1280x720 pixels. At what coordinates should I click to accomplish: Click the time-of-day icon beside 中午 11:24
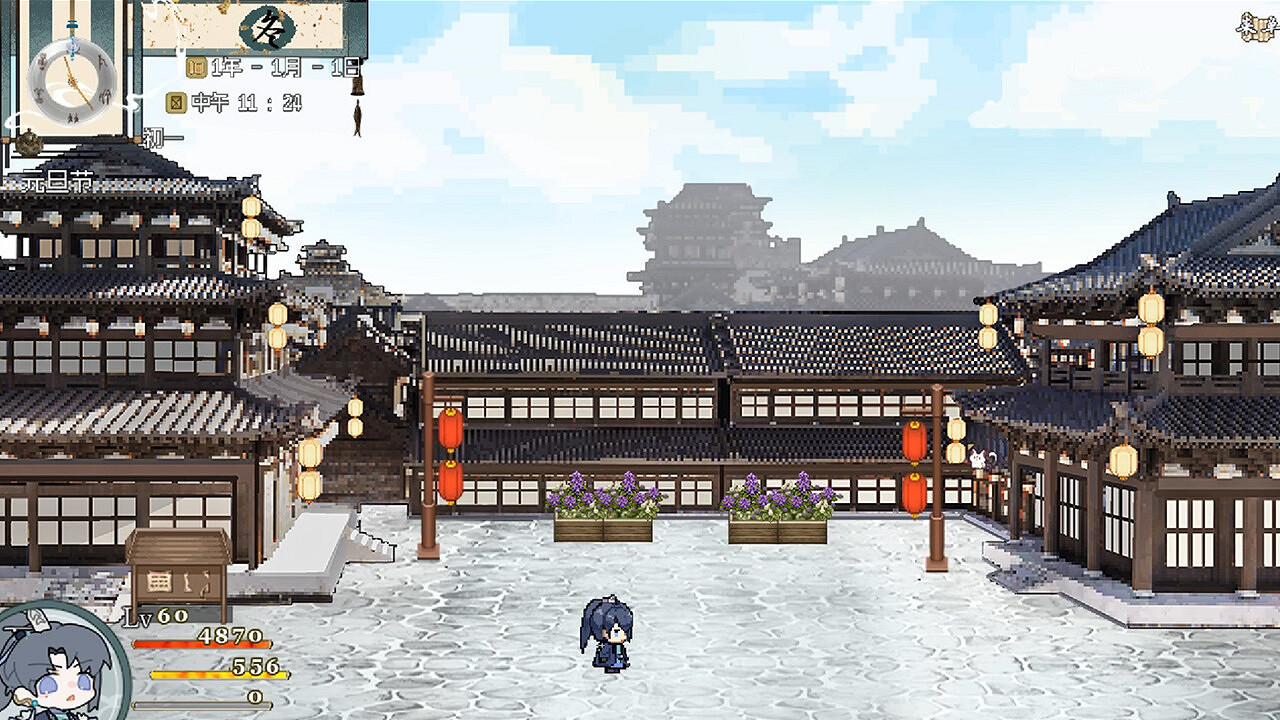pyautogui.click(x=176, y=103)
